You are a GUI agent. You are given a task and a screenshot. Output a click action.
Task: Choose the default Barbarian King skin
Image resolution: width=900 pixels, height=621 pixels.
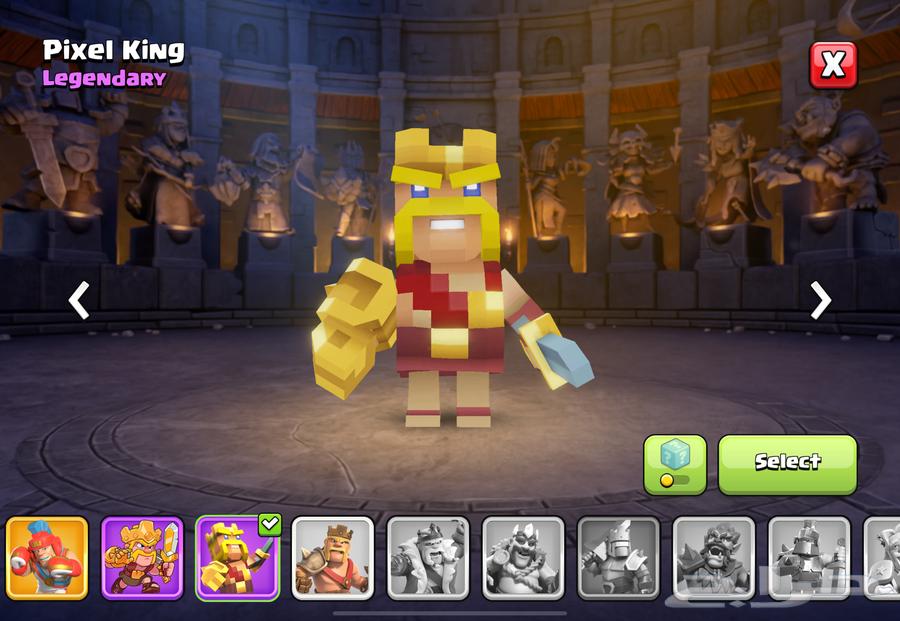332,558
